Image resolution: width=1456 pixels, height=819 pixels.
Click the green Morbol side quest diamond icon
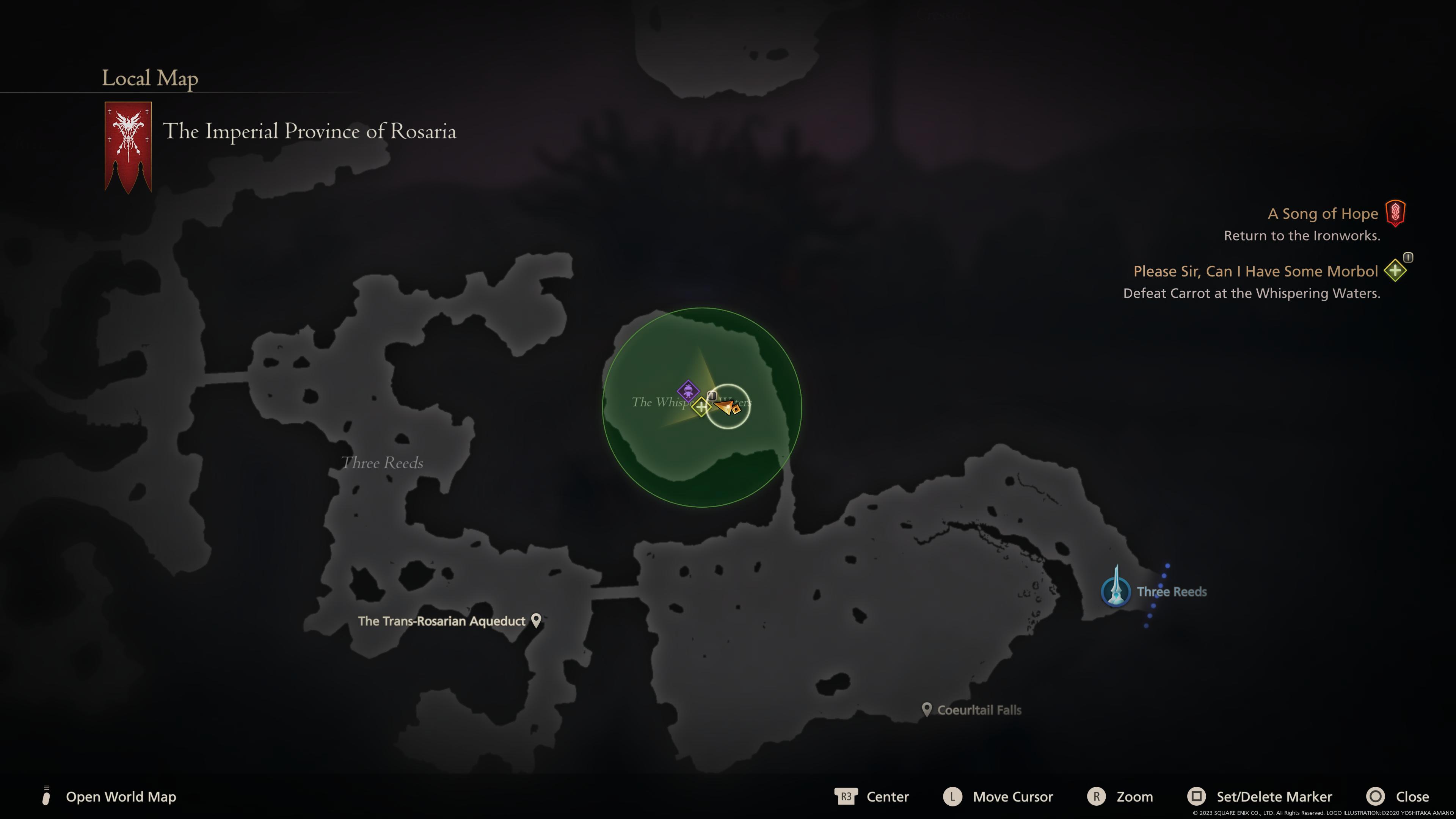[1395, 271]
